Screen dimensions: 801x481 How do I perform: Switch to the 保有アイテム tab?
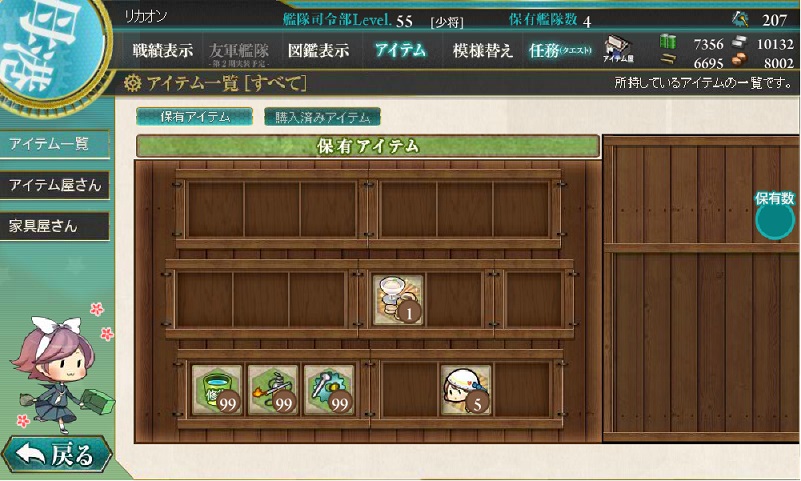click(x=195, y=116)
